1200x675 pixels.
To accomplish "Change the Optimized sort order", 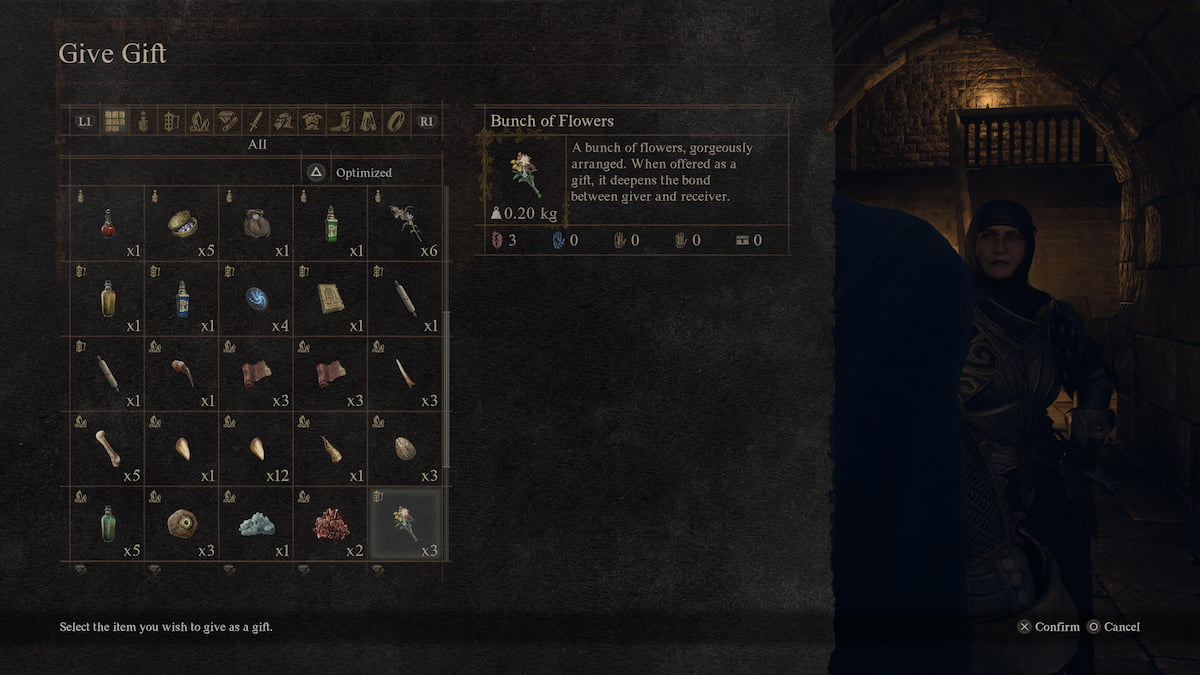I will pos(350,172).
